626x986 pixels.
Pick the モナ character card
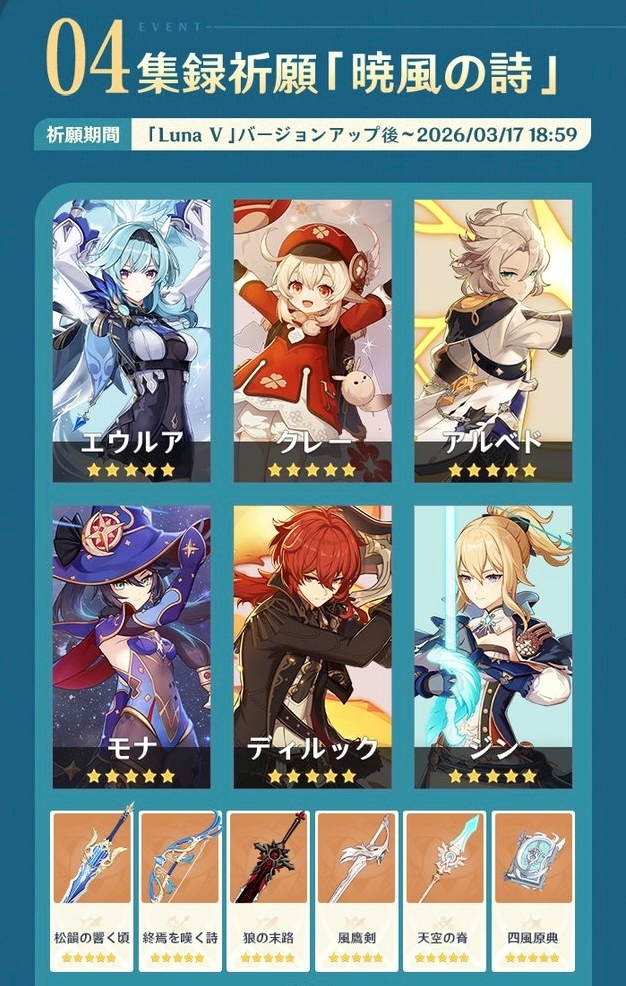(x=131, y=646)
